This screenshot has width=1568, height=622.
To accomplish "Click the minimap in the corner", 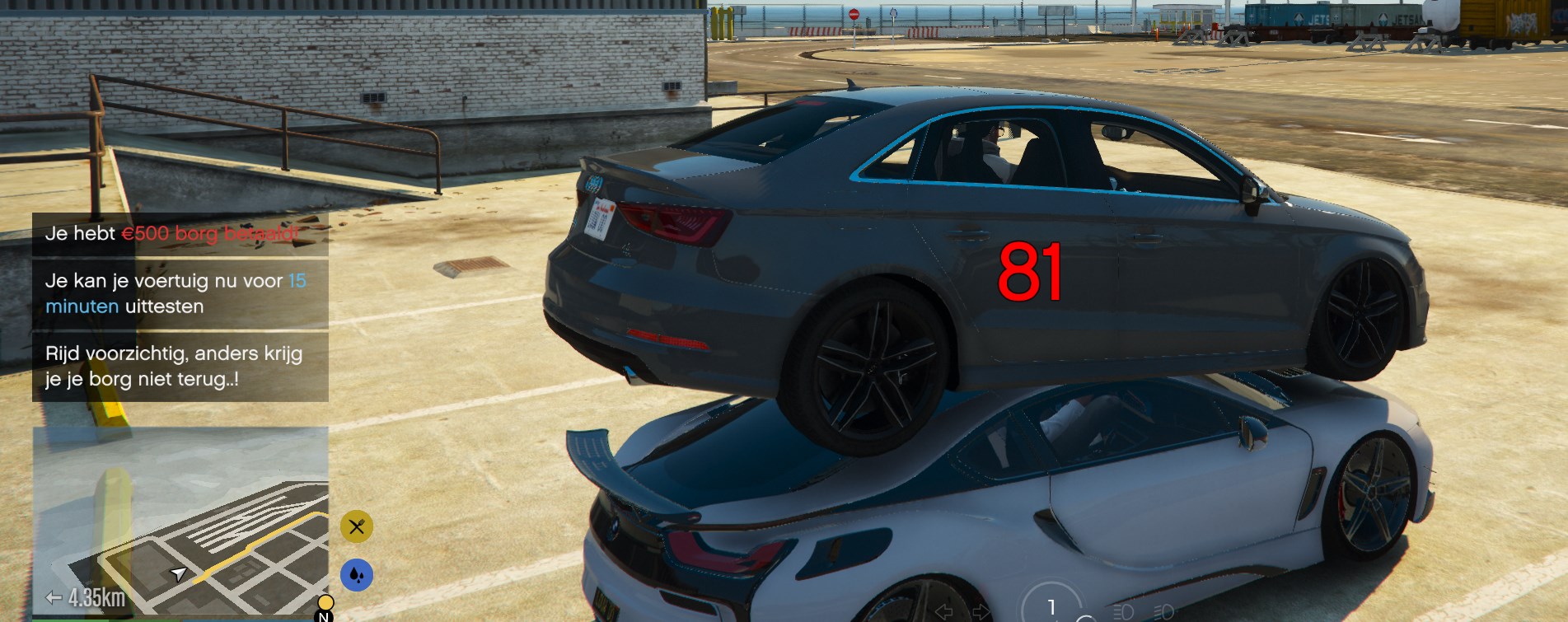I will [180, 521].
